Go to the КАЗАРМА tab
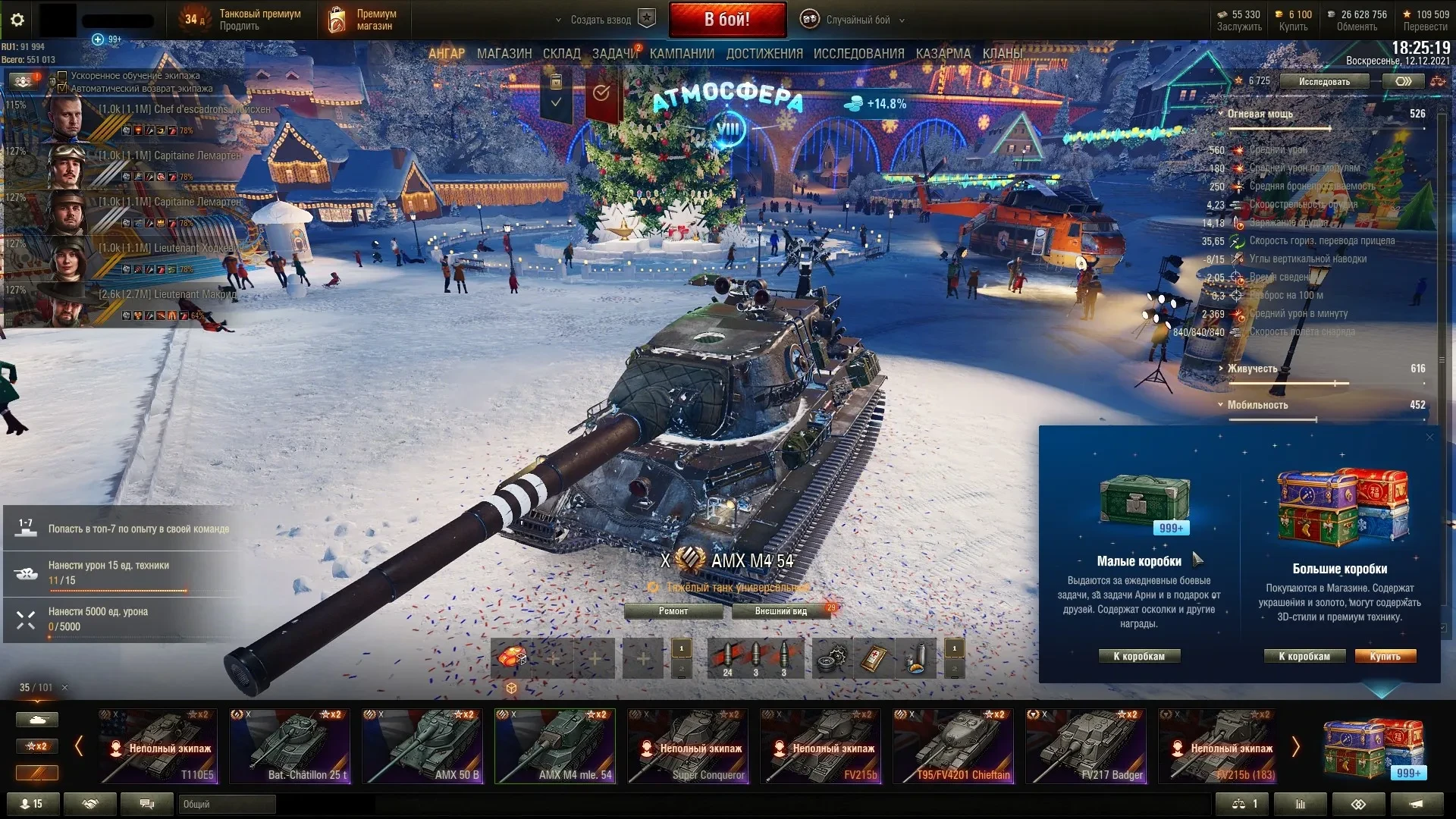1456x819 pixels. 943,54
